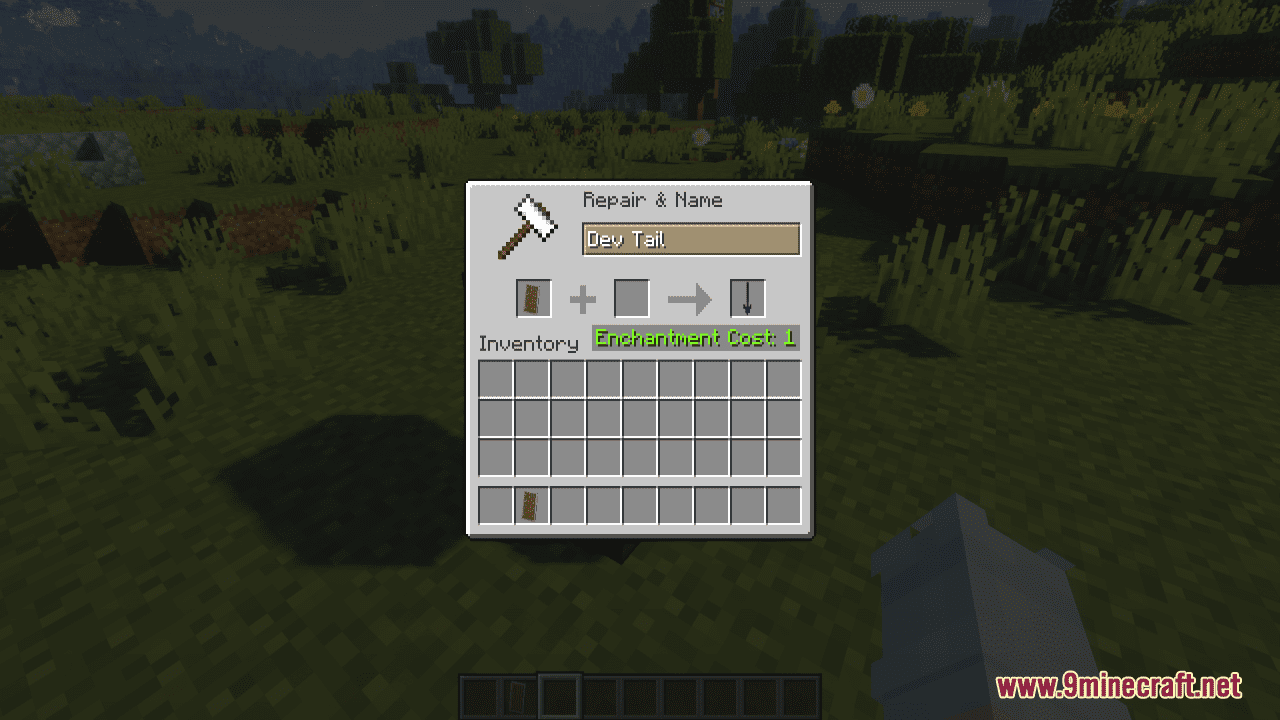This screenshot has width=1280, height=720.
Task: Click the down-arrow graphic in the result slot
Action: (746, 296)
